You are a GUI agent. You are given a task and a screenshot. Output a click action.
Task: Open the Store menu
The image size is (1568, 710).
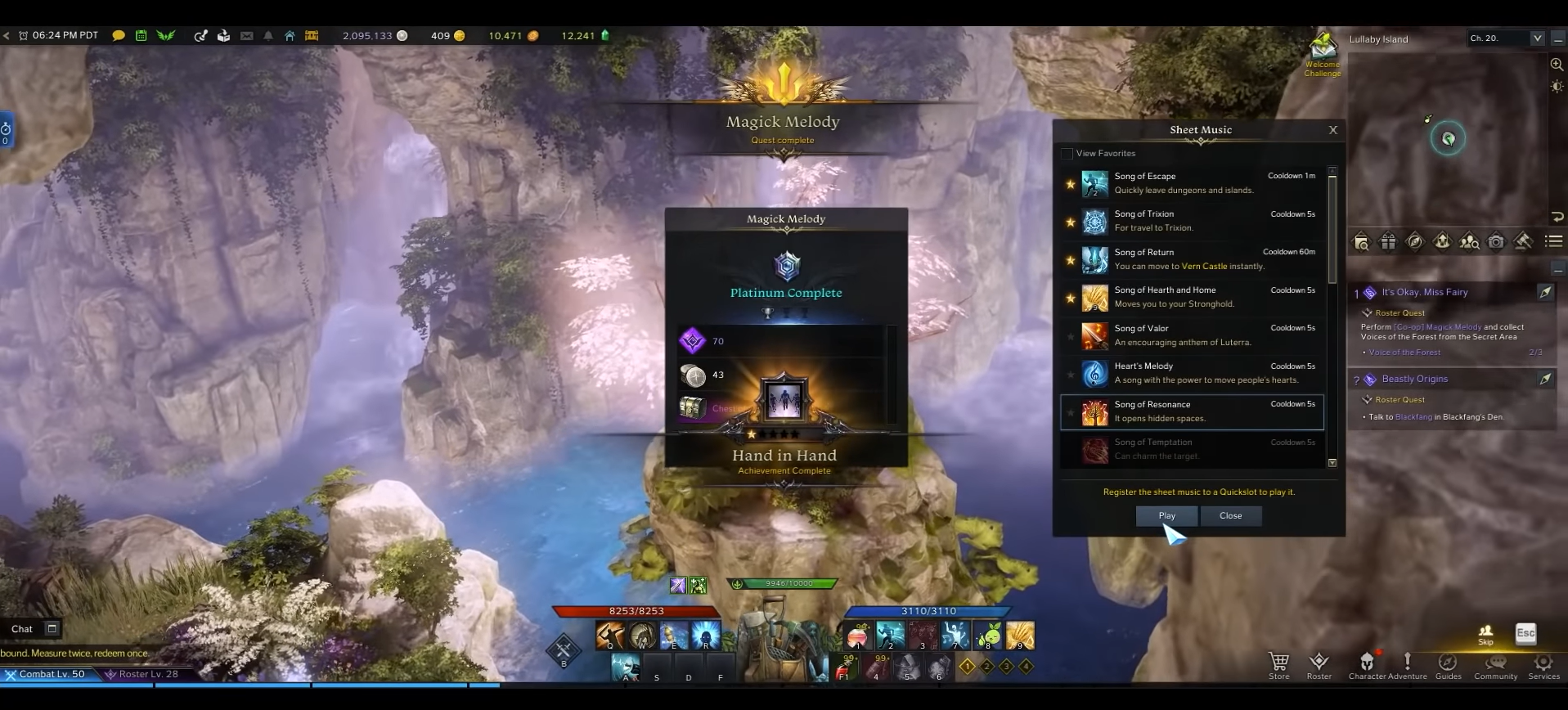coord(1278,665)
